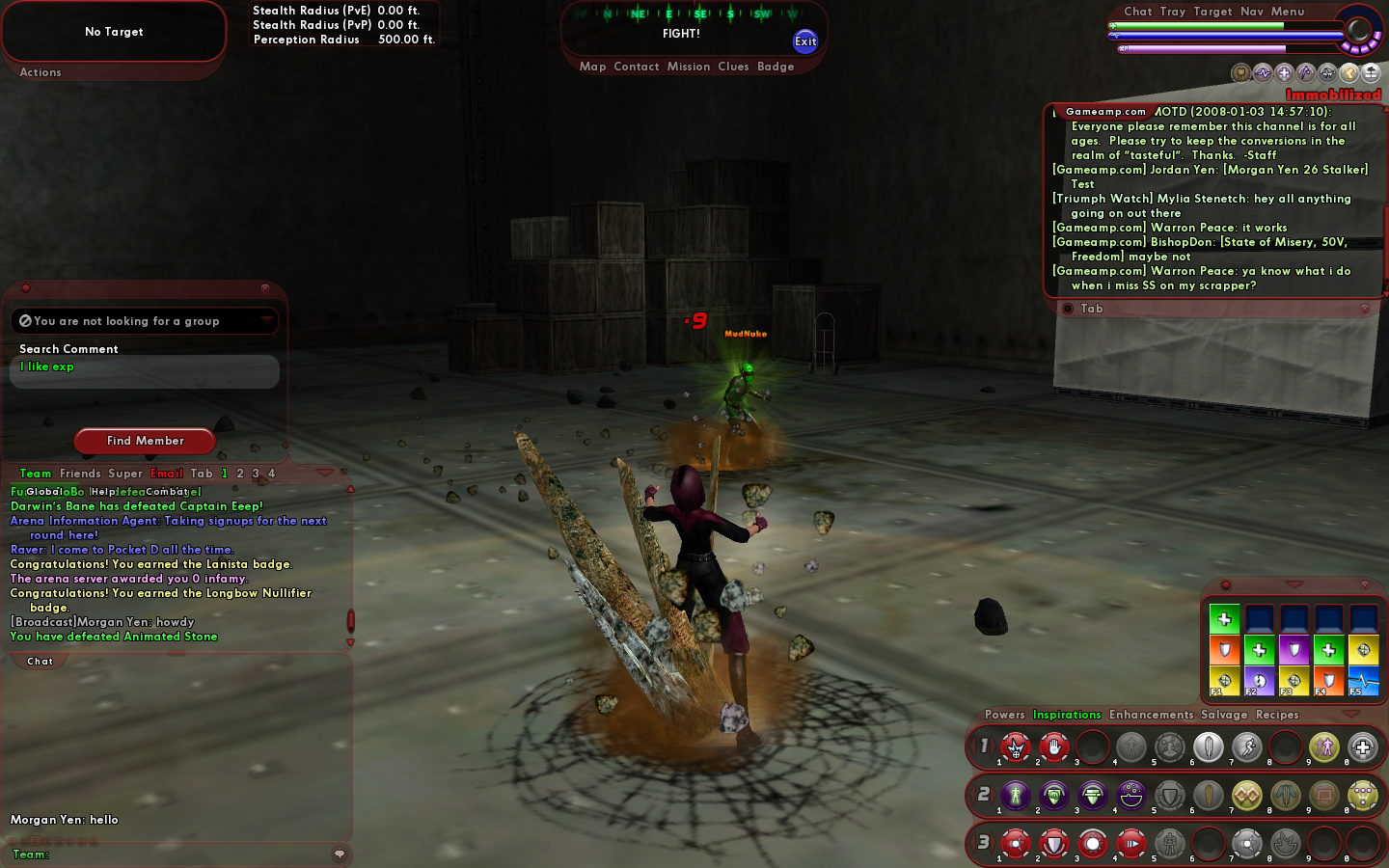Open the Badge window
This screenshot has width=1389, height=868.
click(776, 67)
